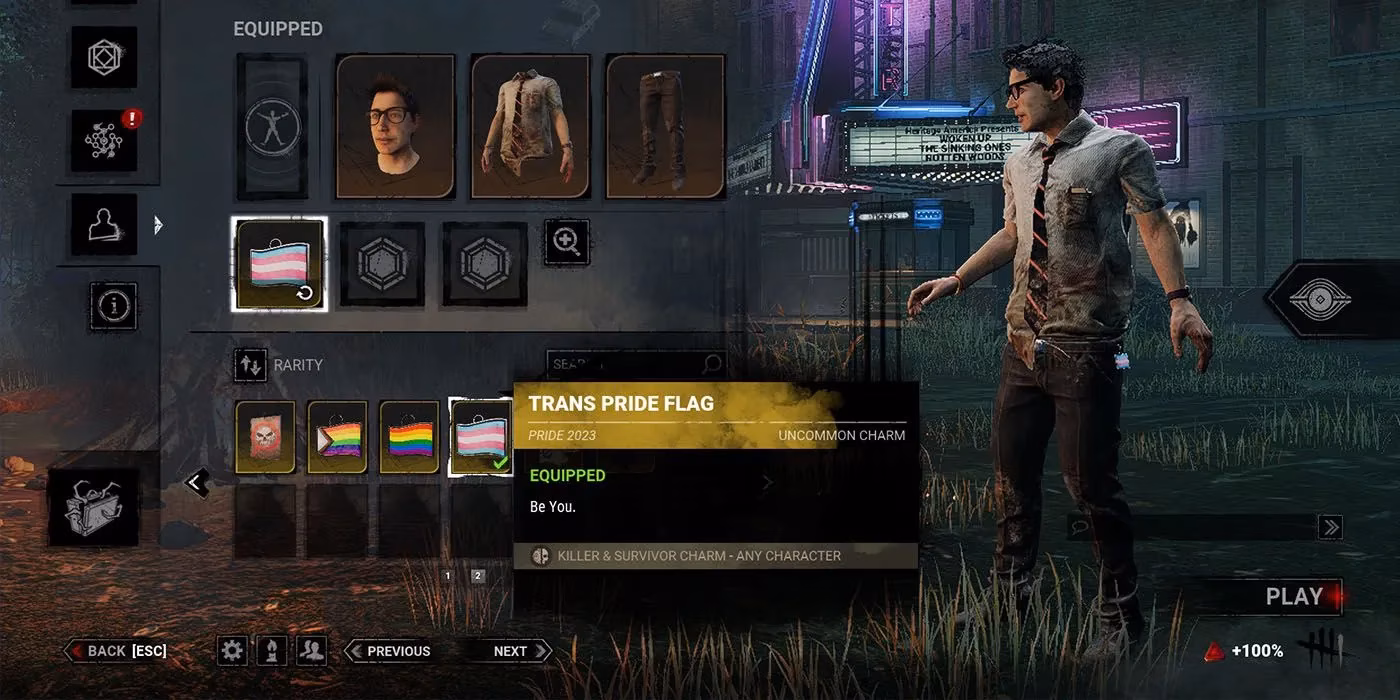1400x700 pixels.
Task: Select the PREVIOUS character button
Action: [388, 651]
